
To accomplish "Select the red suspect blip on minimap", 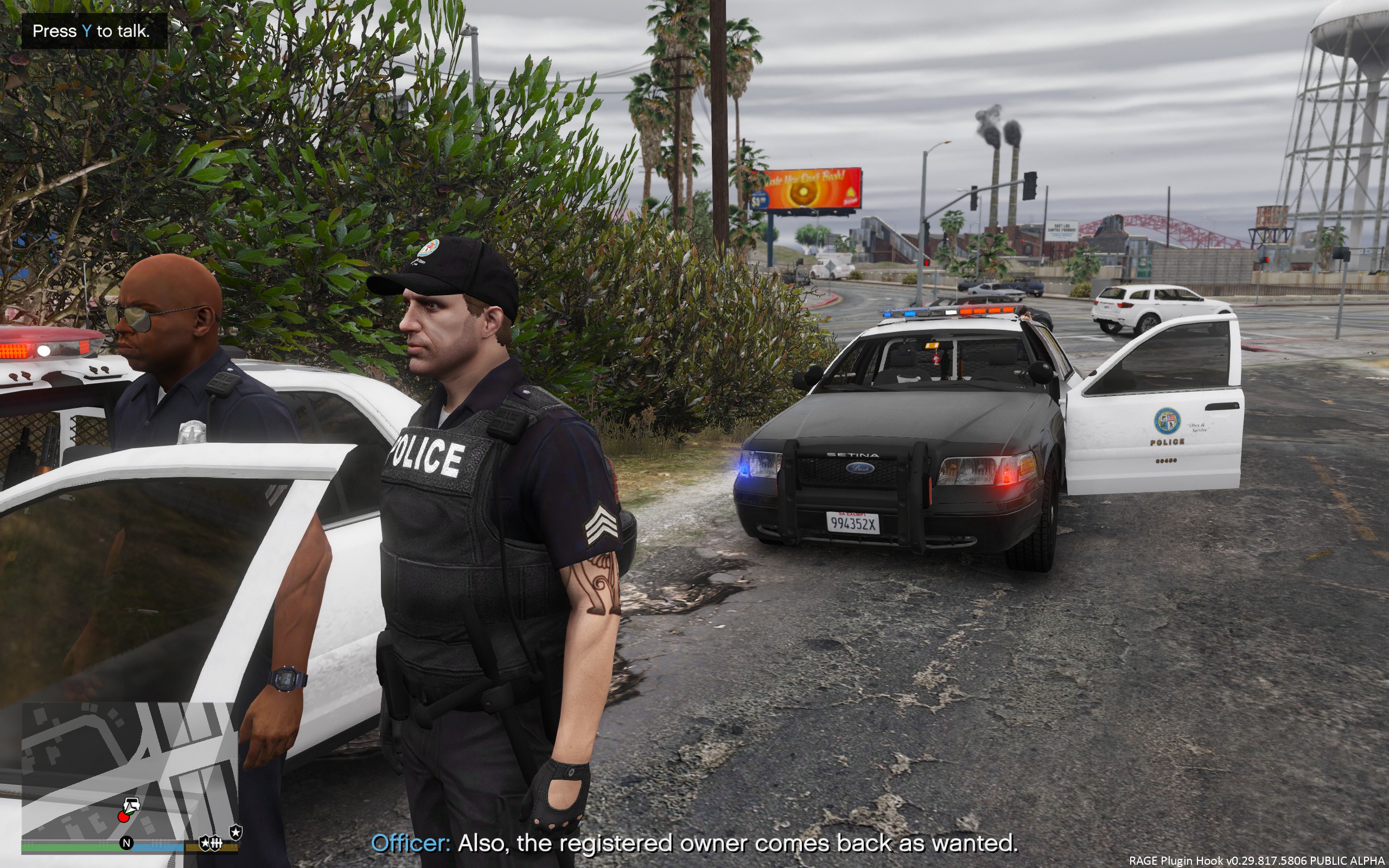I will pyautogui.click(x=123, y=816).
